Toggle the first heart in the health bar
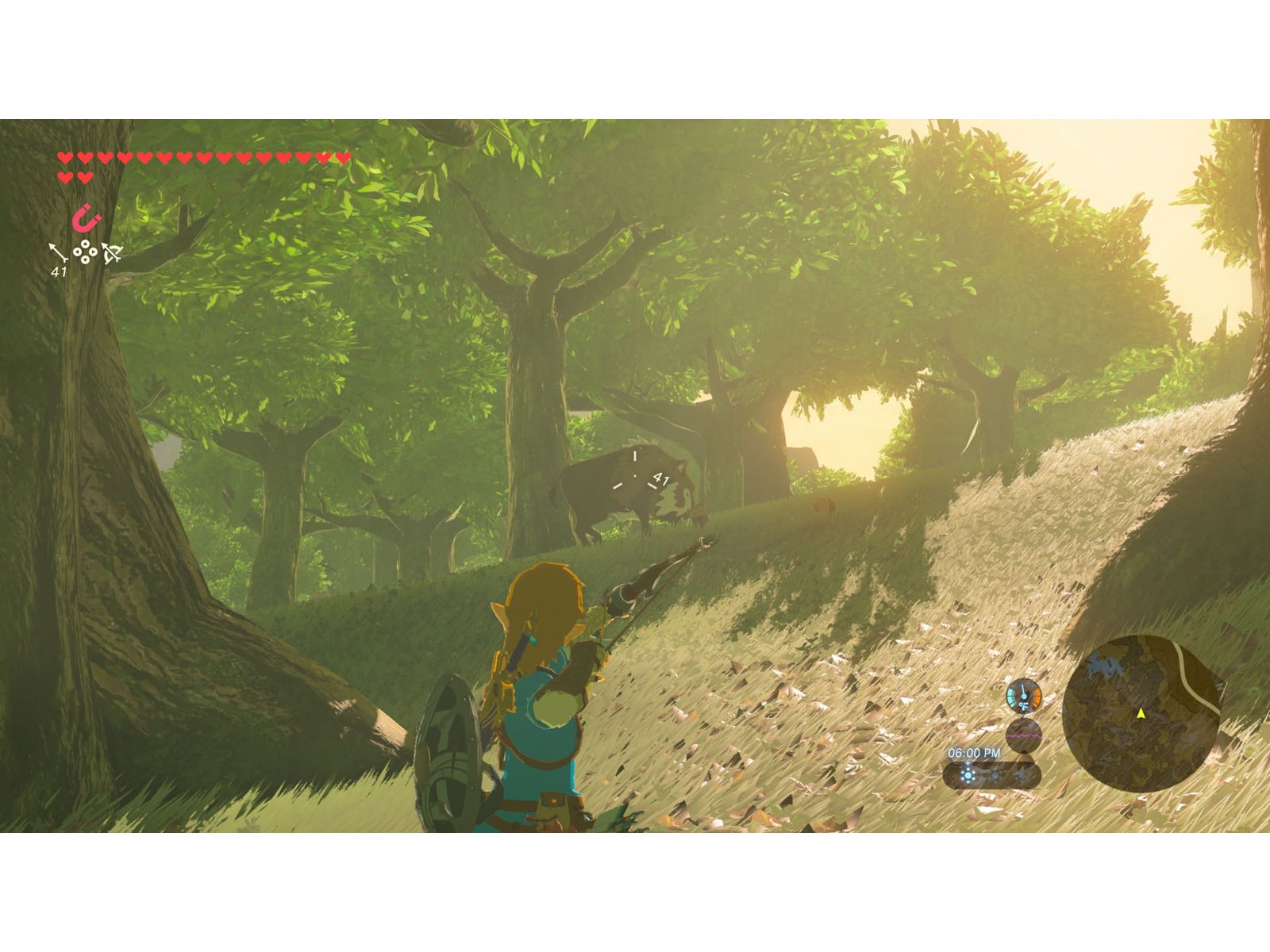1270x952 pixels. 66,157
